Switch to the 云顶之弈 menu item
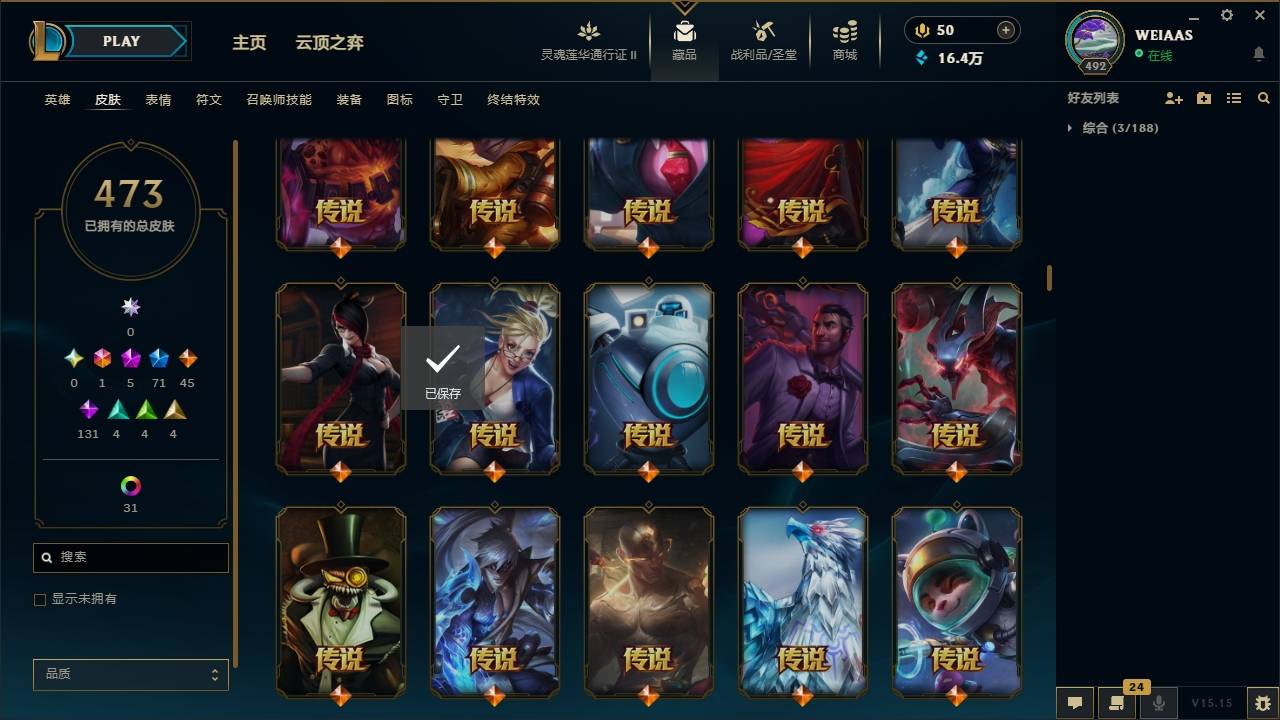Screen dimensions: 1280x720 pyautogui.click(x=331, y=42)
